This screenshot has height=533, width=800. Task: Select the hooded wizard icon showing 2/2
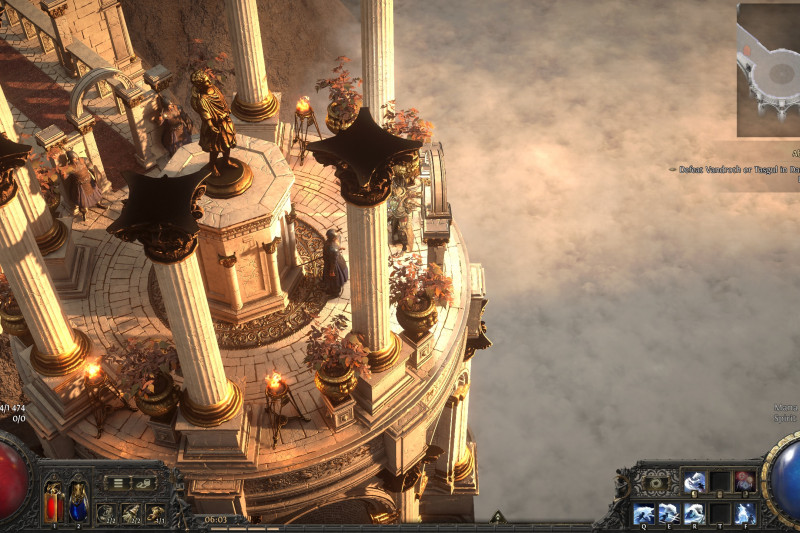[131, 512]
